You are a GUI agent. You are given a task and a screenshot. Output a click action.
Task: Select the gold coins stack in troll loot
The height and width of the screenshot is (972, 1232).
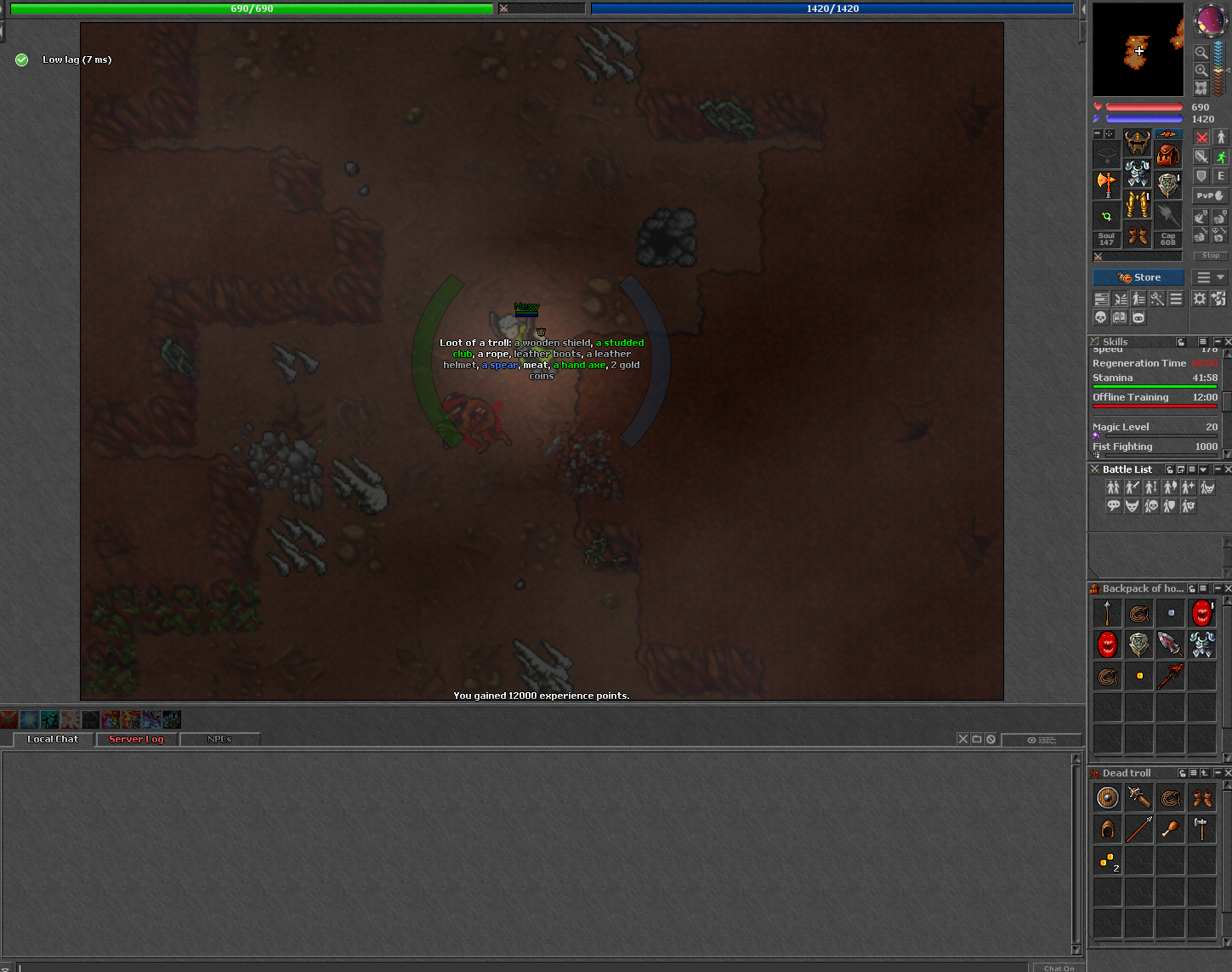(1107, 861)
